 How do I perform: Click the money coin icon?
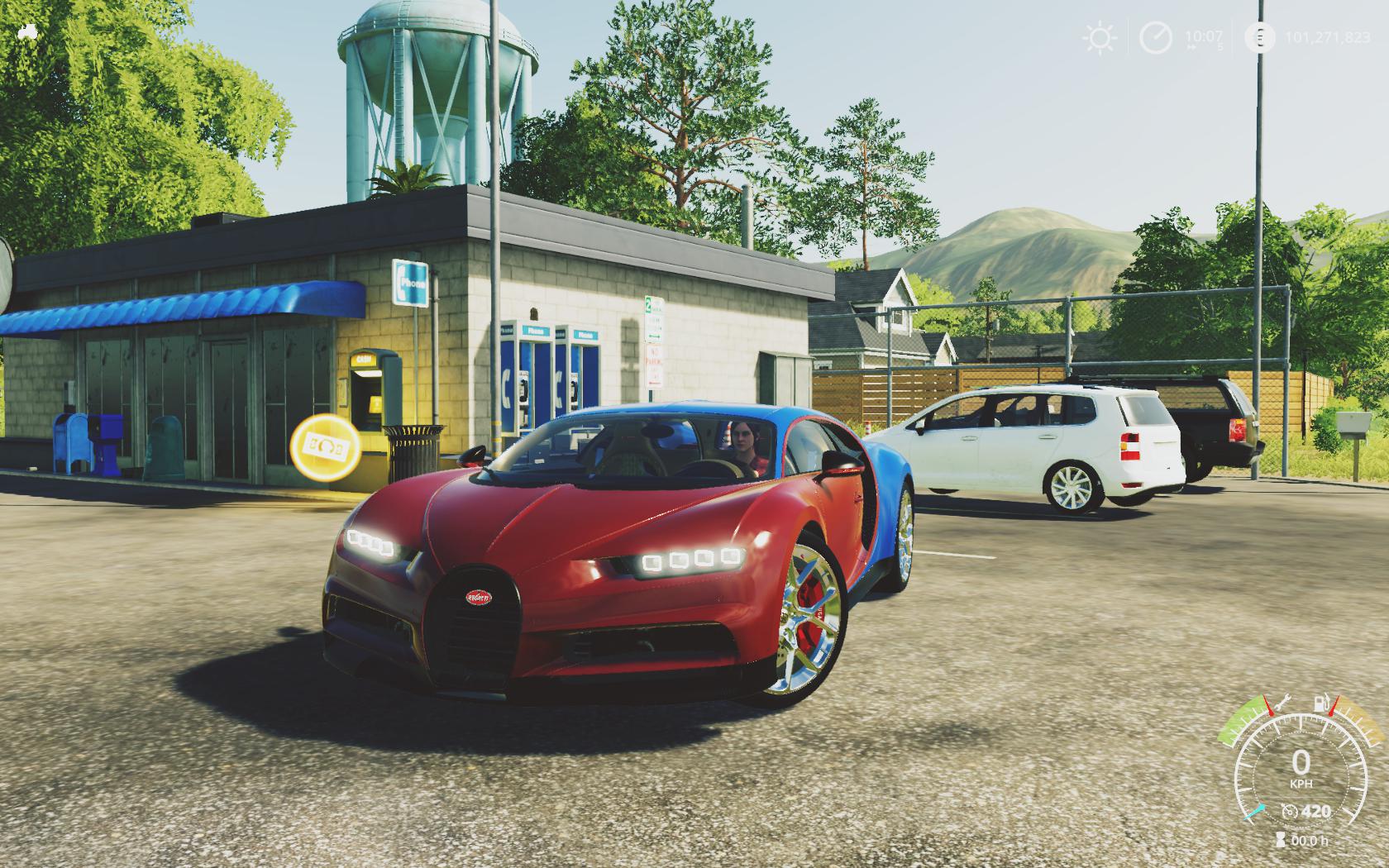[x=1259, y=38]
